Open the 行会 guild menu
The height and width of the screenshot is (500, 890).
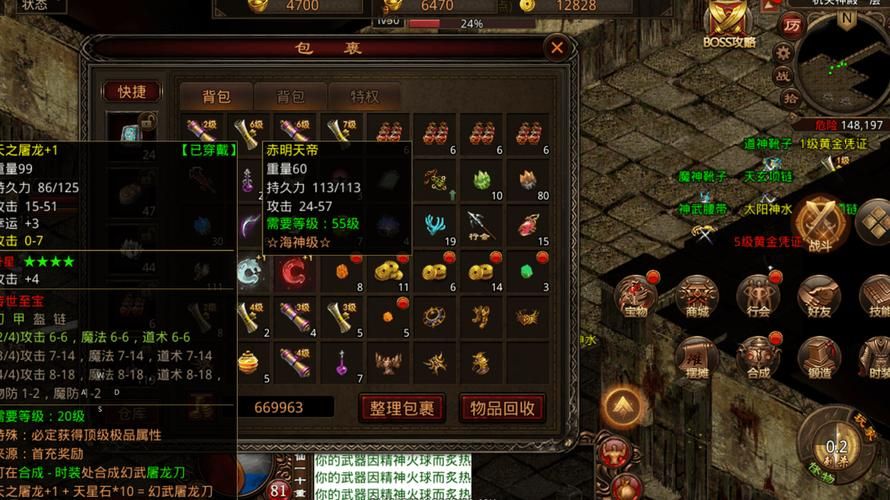pos(758,296)
